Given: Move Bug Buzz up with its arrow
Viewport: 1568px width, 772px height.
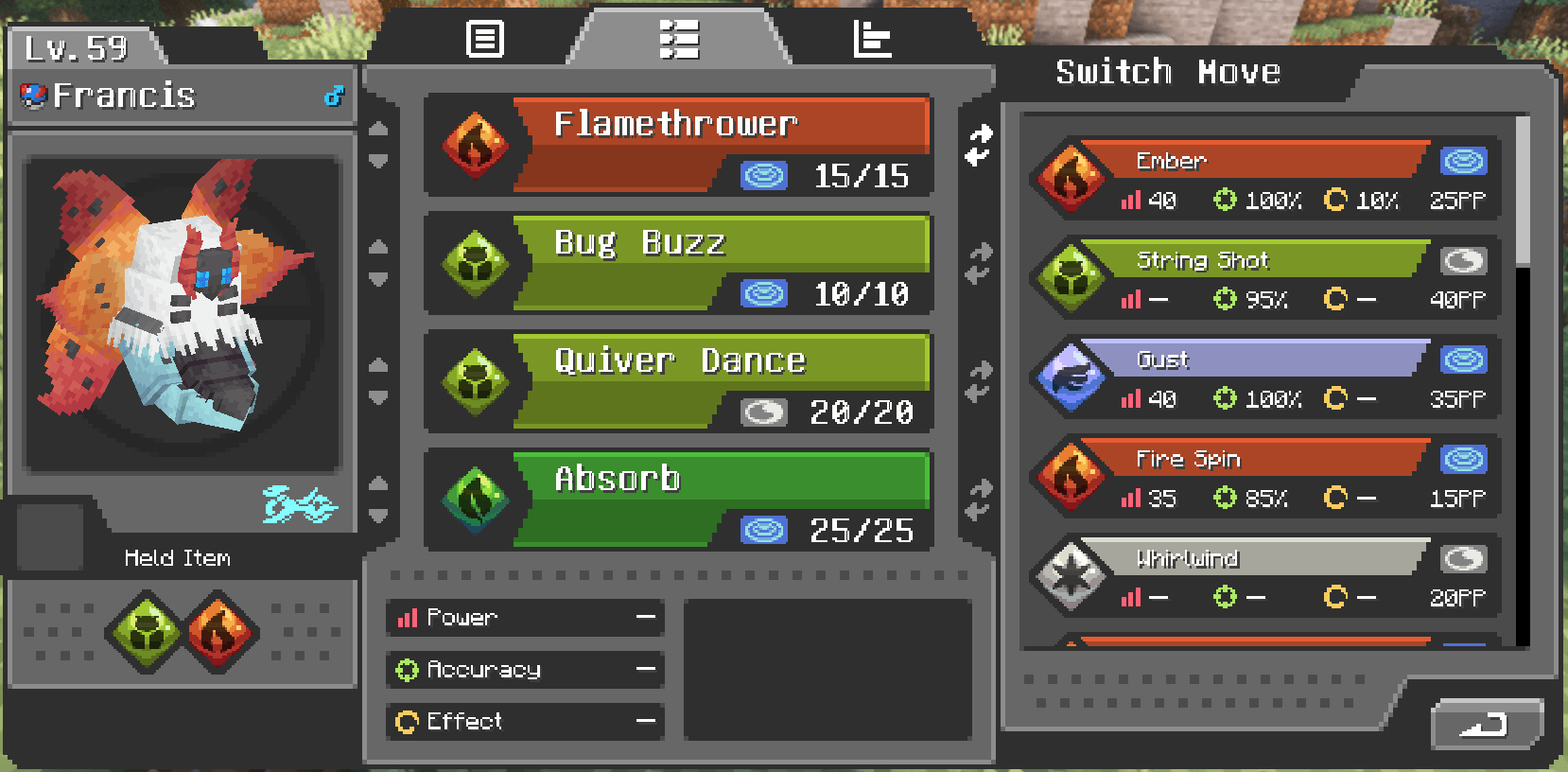Looking at the screenshot, I should [x=379, y=248].
